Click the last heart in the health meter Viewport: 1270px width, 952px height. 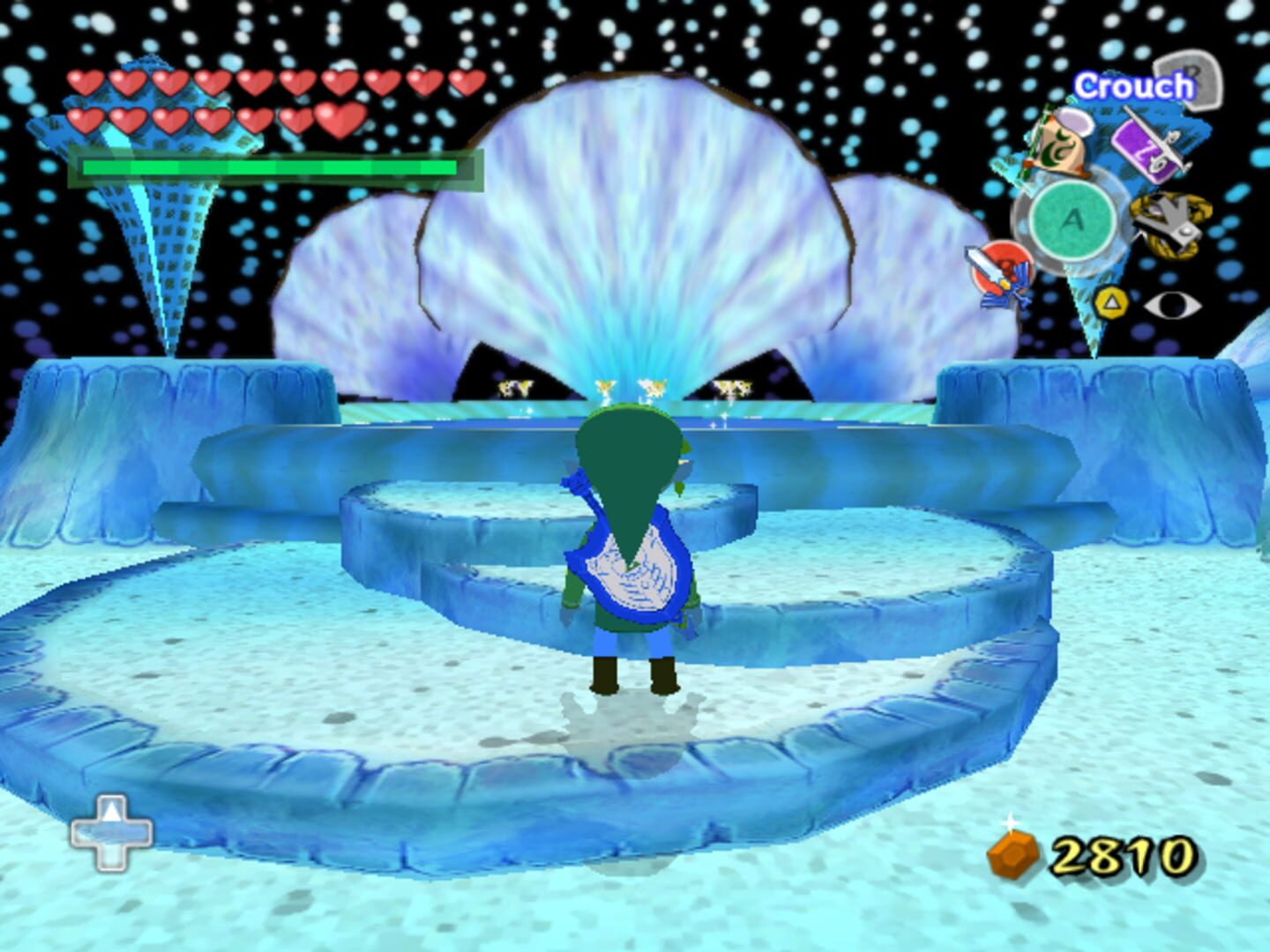pos(341,120)
